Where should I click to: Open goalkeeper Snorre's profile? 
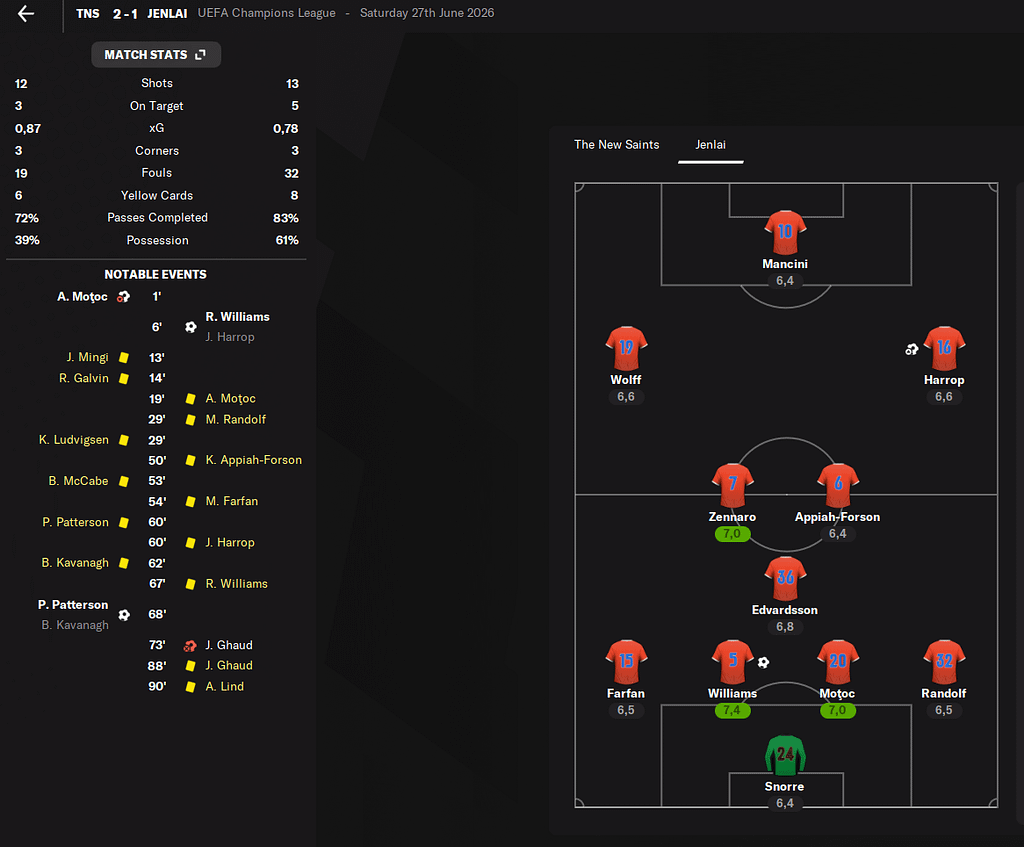point(785,756)
